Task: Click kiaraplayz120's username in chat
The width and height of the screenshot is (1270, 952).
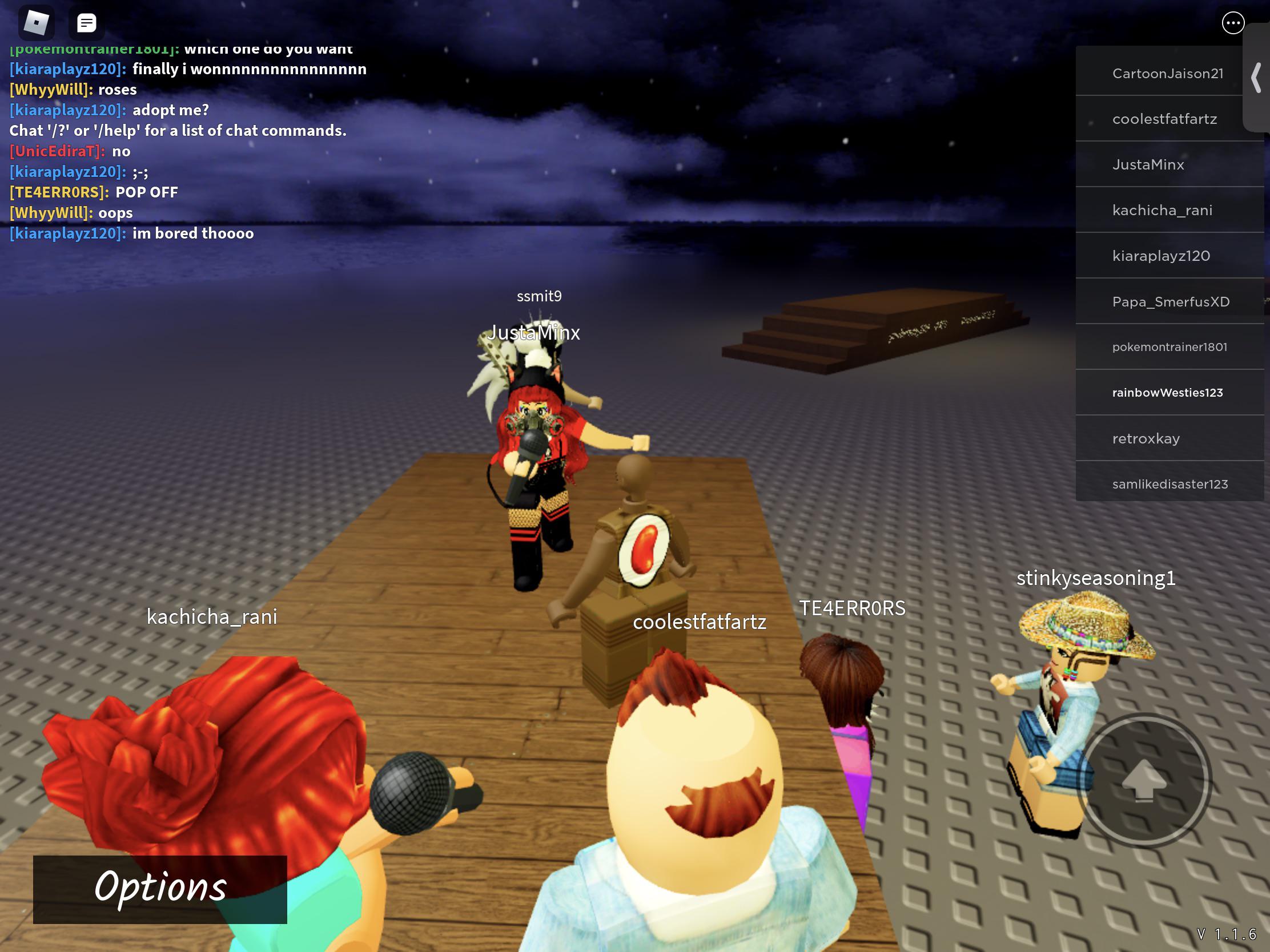Action: pyautogui.click(x=66, y=68)
